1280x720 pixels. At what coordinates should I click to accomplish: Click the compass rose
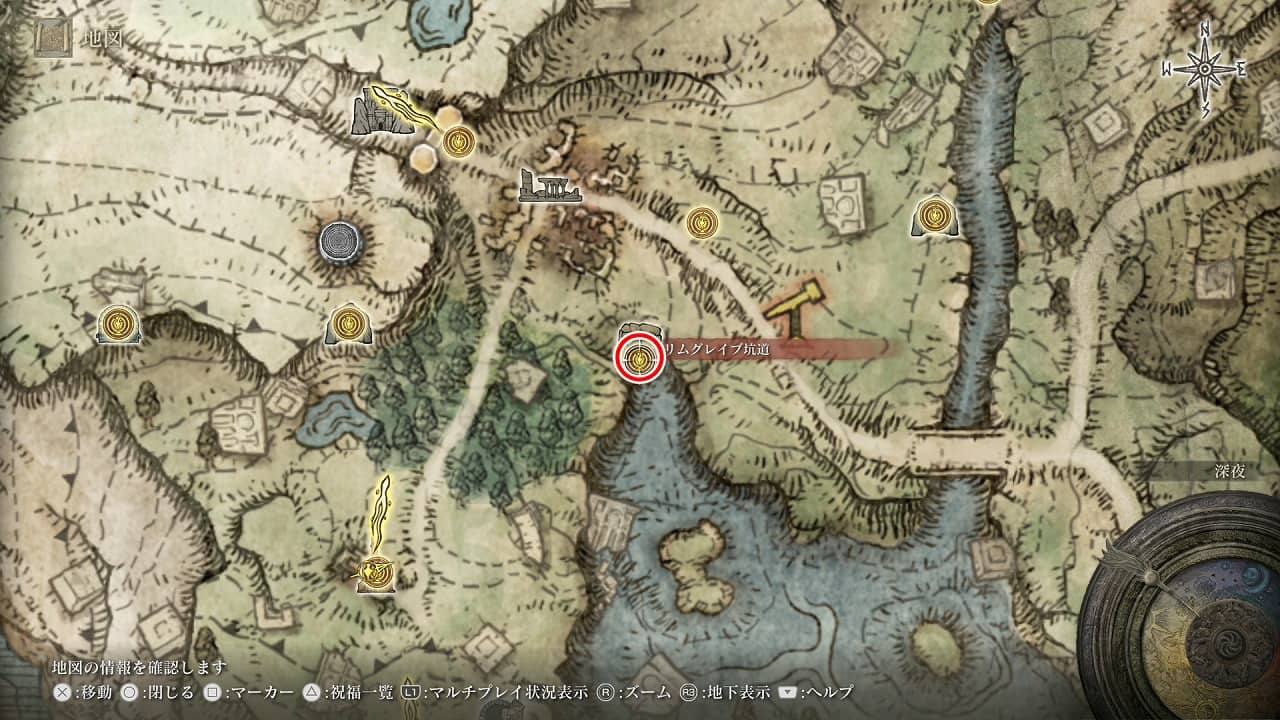(x=1204, y=67)
